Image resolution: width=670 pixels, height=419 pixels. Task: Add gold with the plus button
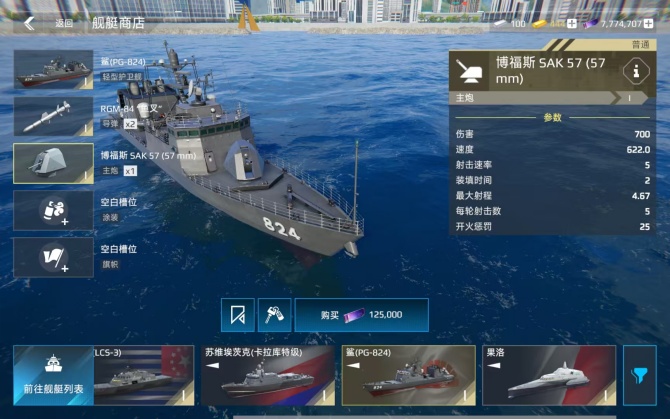[x=572, y=23]
